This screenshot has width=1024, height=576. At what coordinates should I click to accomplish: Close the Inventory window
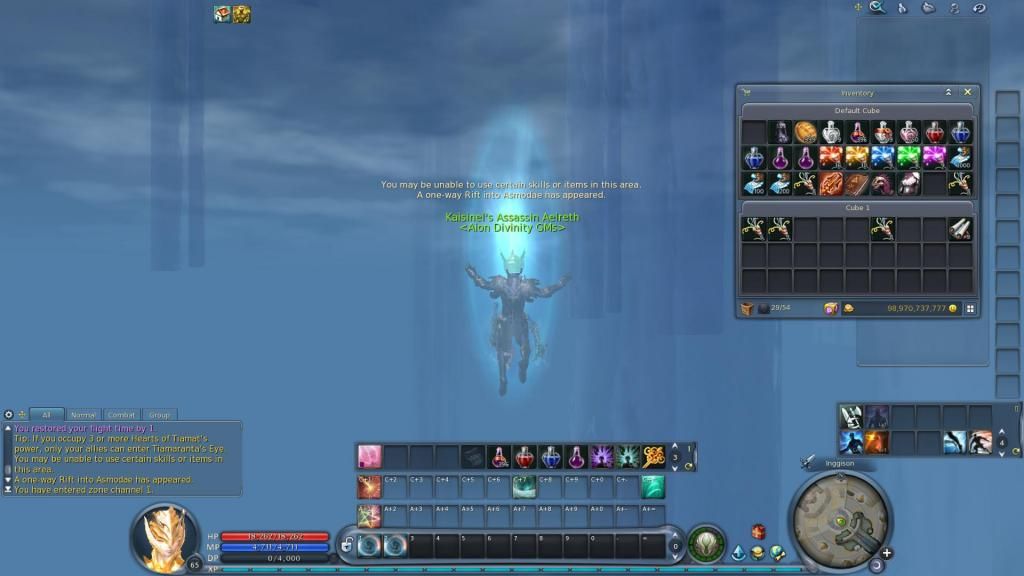coord(967,92)
